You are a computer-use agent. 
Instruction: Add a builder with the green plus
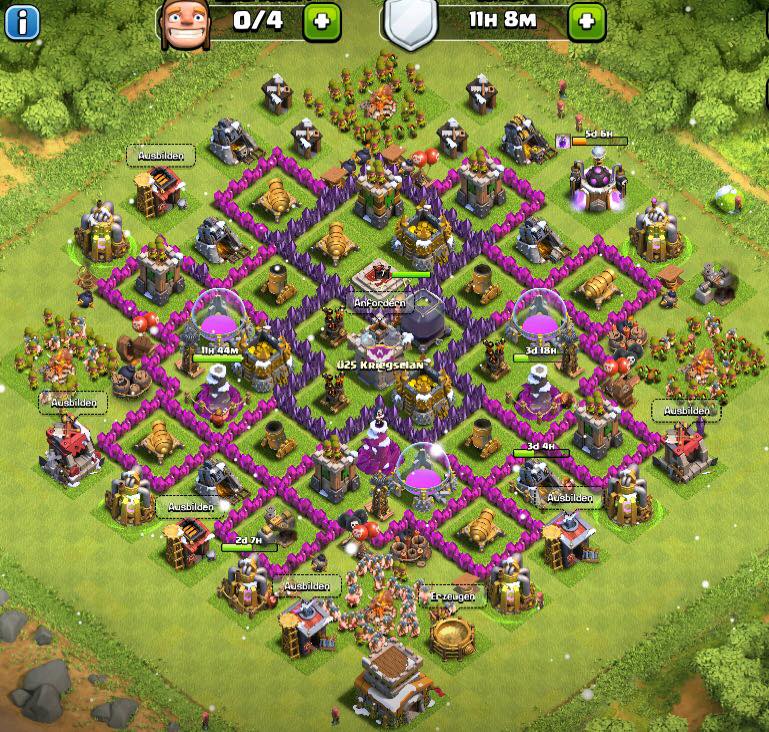tap(320, 19)
